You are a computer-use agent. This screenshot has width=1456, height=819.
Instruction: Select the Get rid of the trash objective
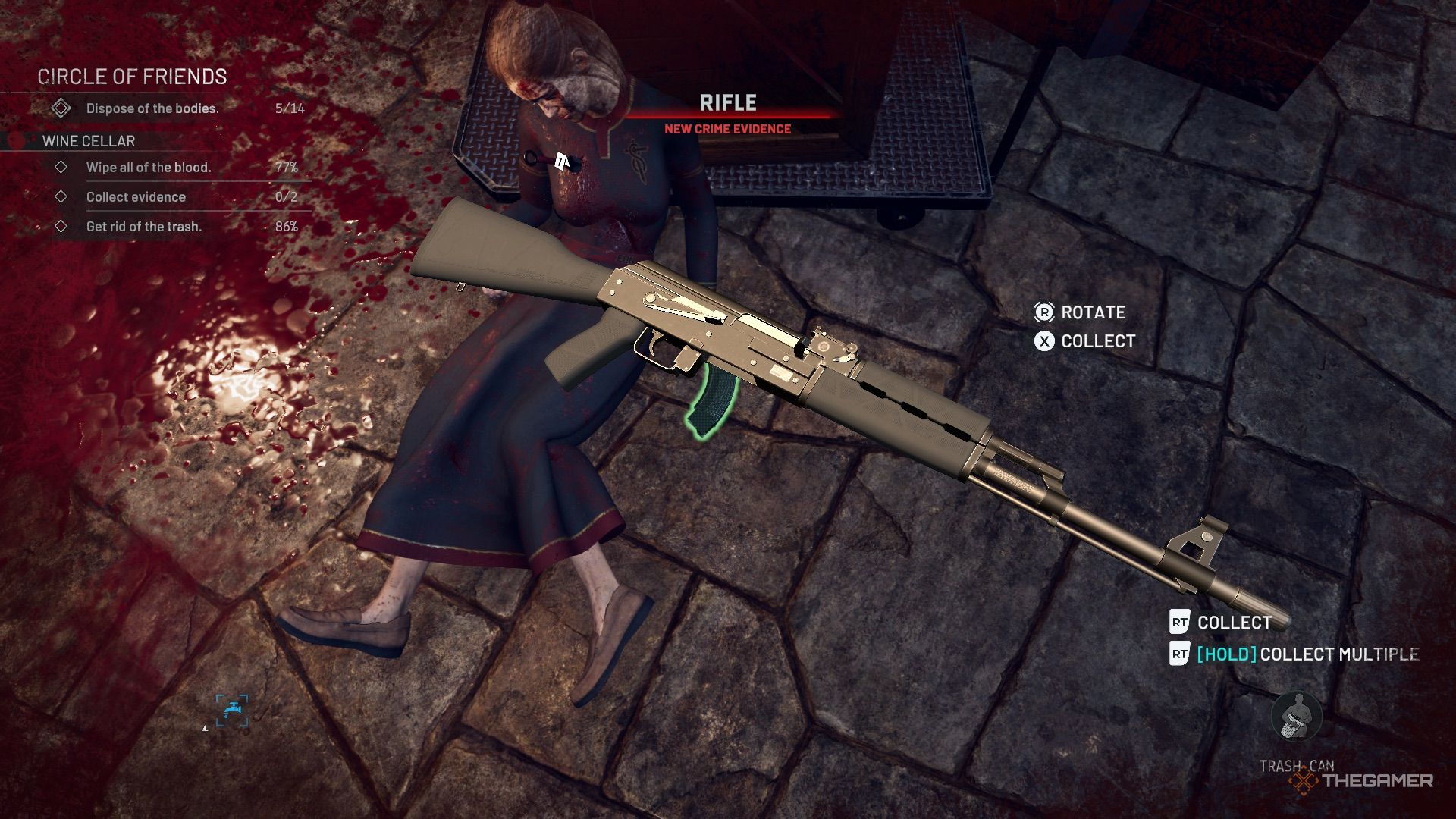pos(144,227)
